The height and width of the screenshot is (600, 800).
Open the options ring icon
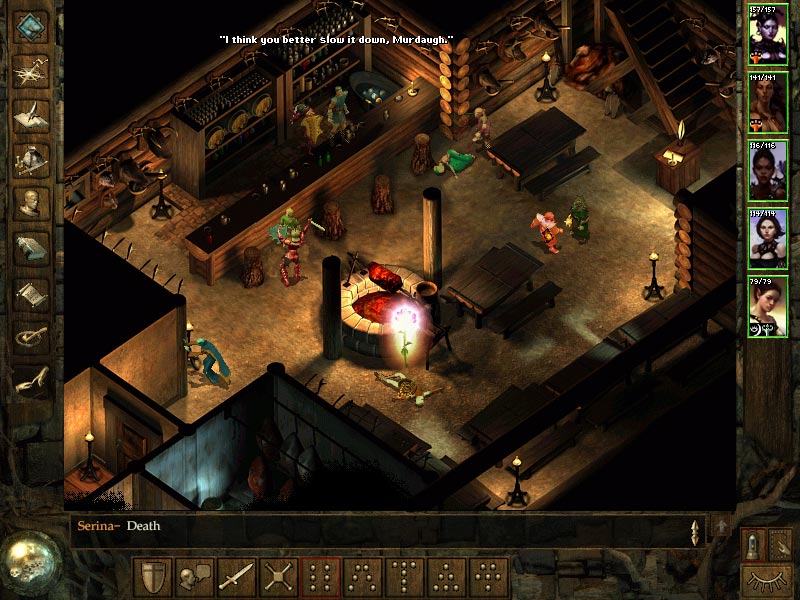[x=32, y=337]
